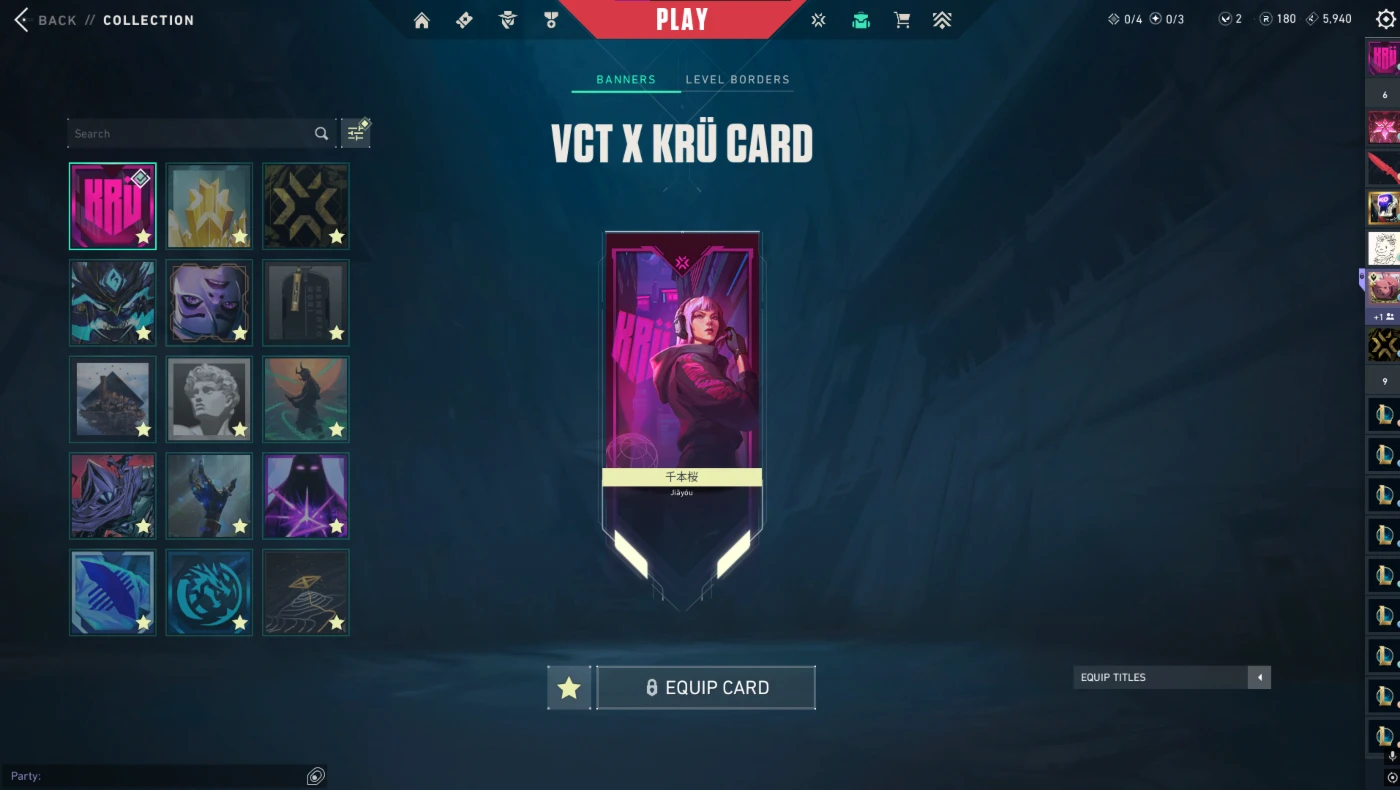1400x790 pixels.
Task: Click the Equip Card button
Action: 705,687
